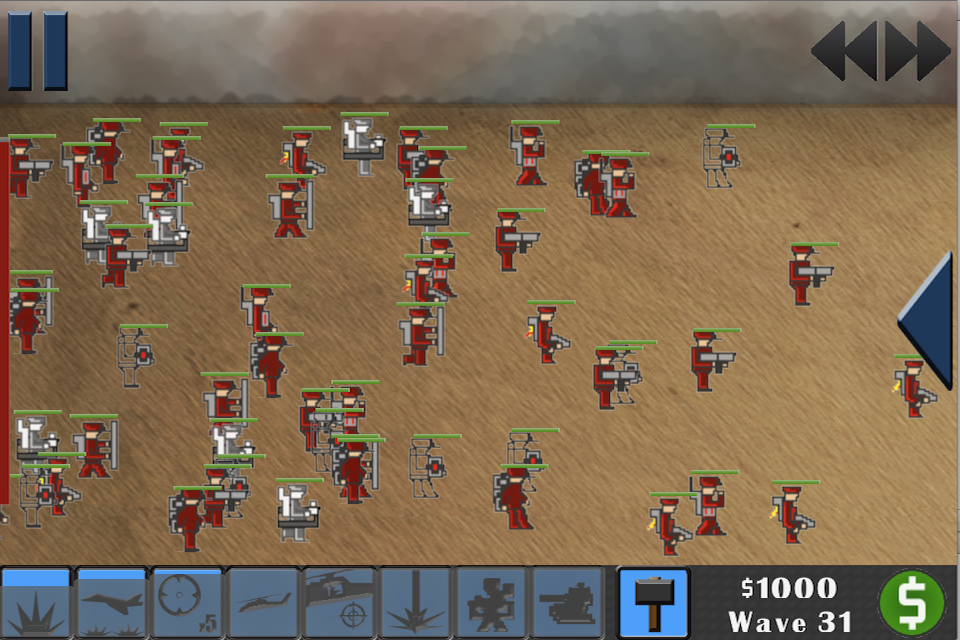
Task: Select the crosshair x5 targeting ability
Action: pos(187,603)
